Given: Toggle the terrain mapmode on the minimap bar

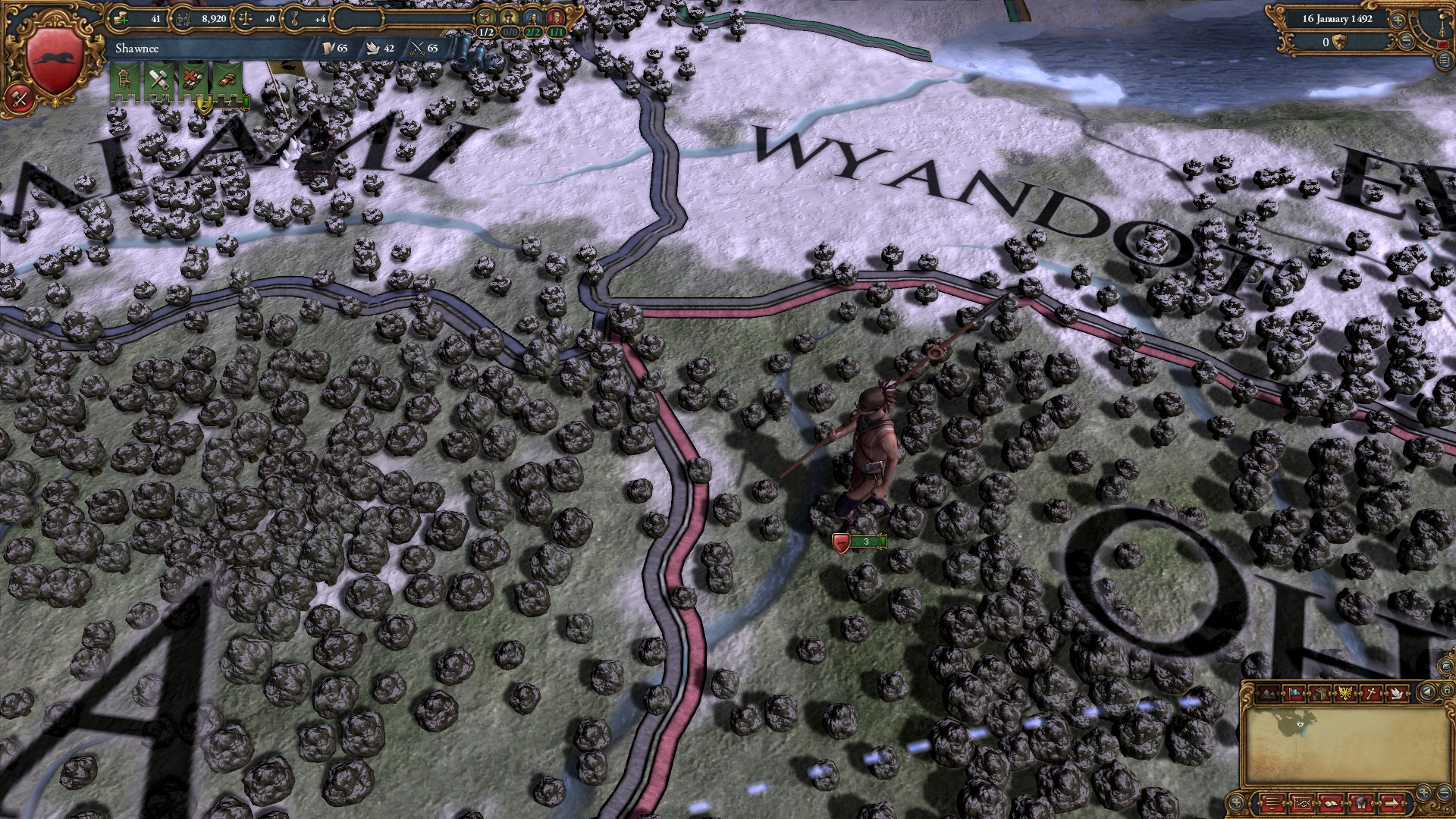Looking at the screenshot, I should (1268, 693).
